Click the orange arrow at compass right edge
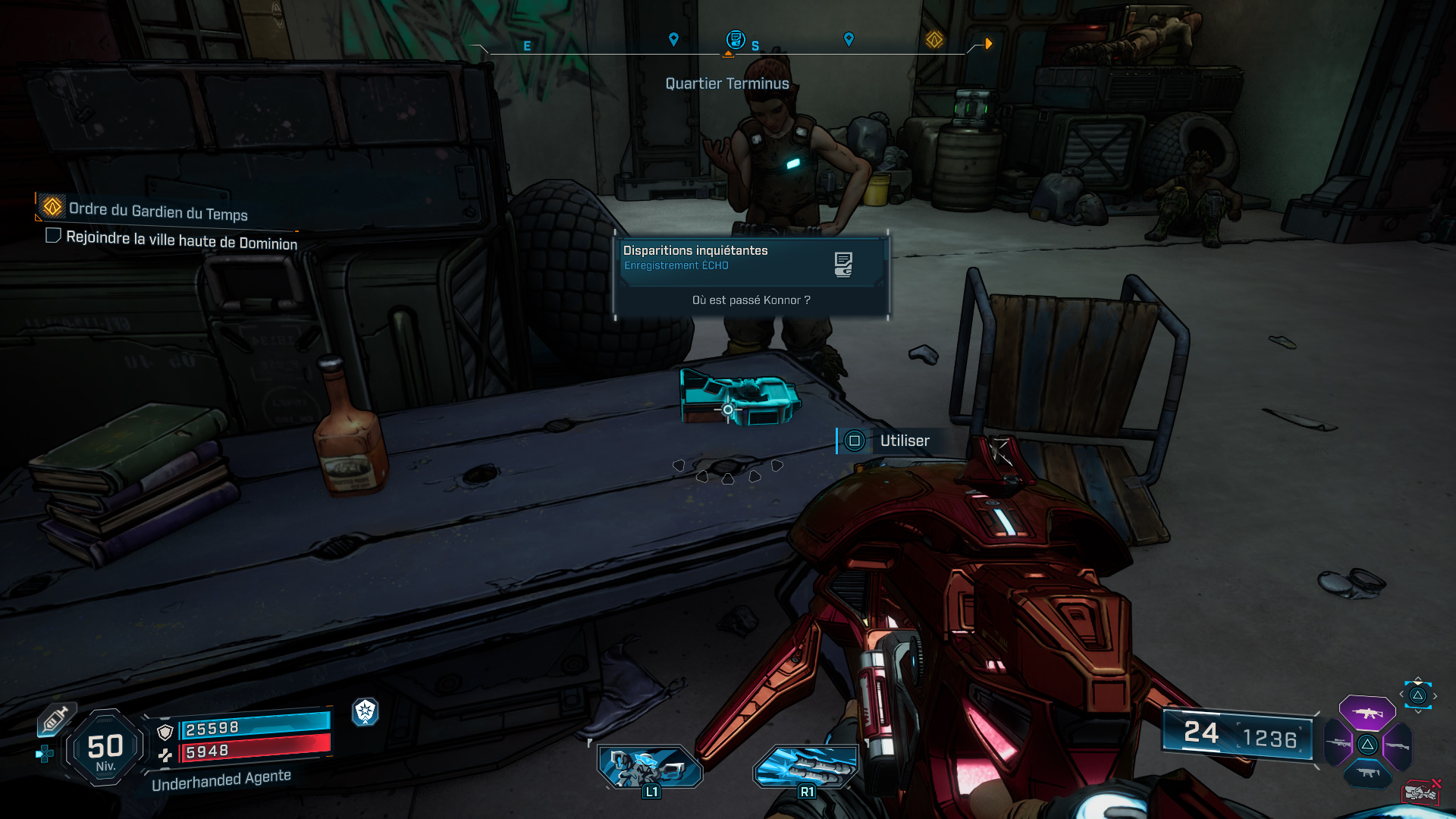 click(x=987, y=43)
